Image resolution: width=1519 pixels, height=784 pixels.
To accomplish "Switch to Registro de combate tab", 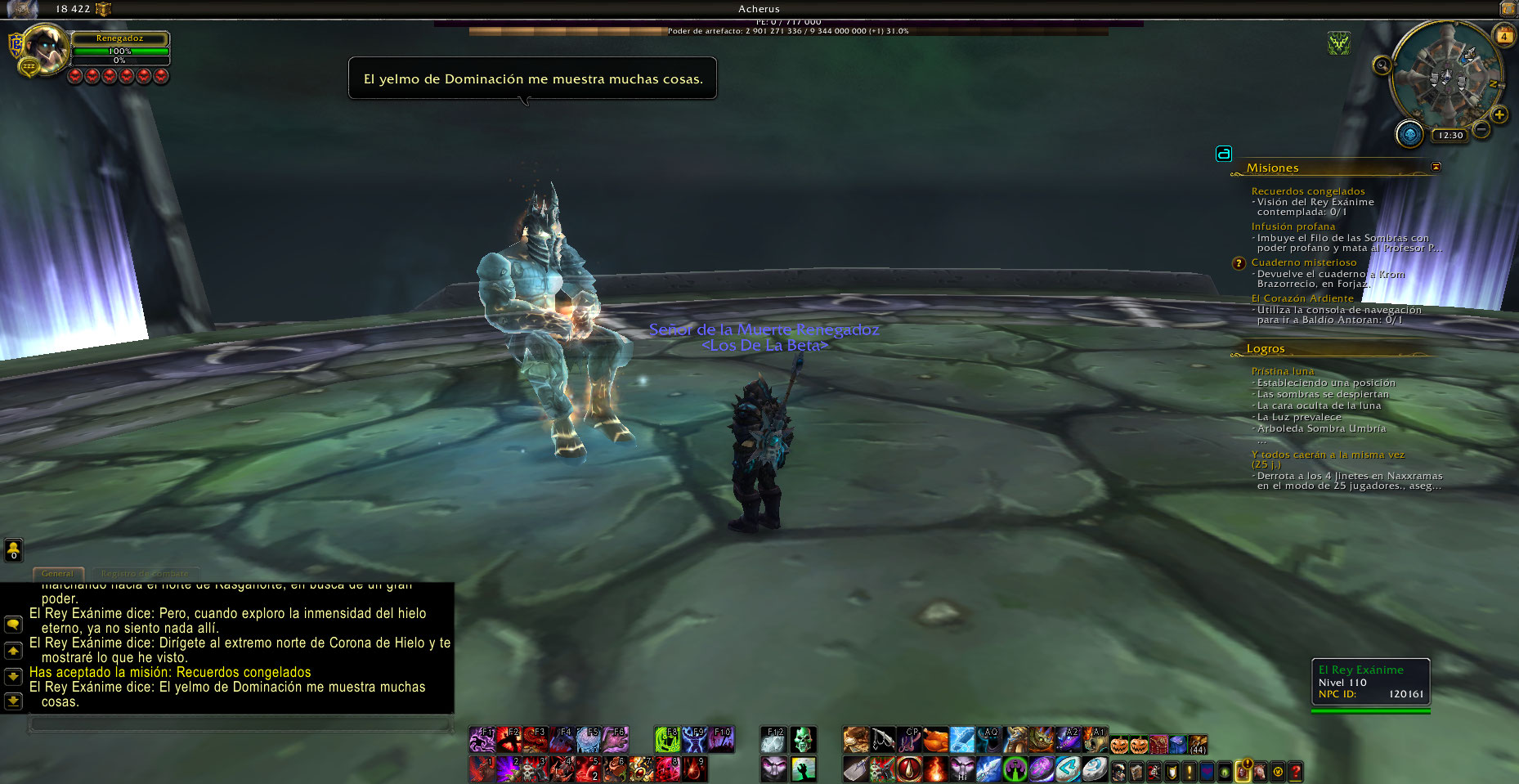I will (145, 574).
